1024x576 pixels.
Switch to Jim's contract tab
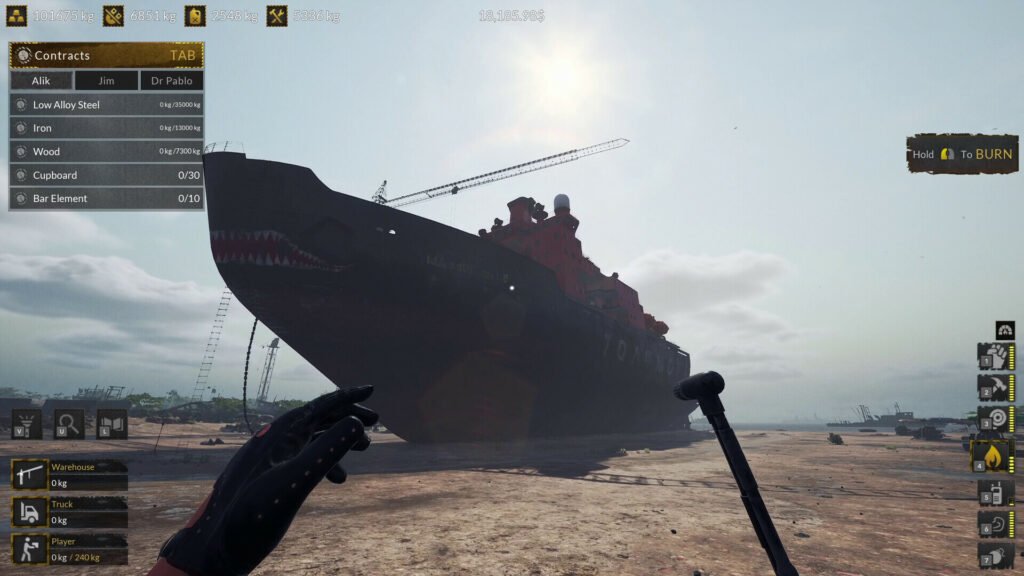click(105, 81)
